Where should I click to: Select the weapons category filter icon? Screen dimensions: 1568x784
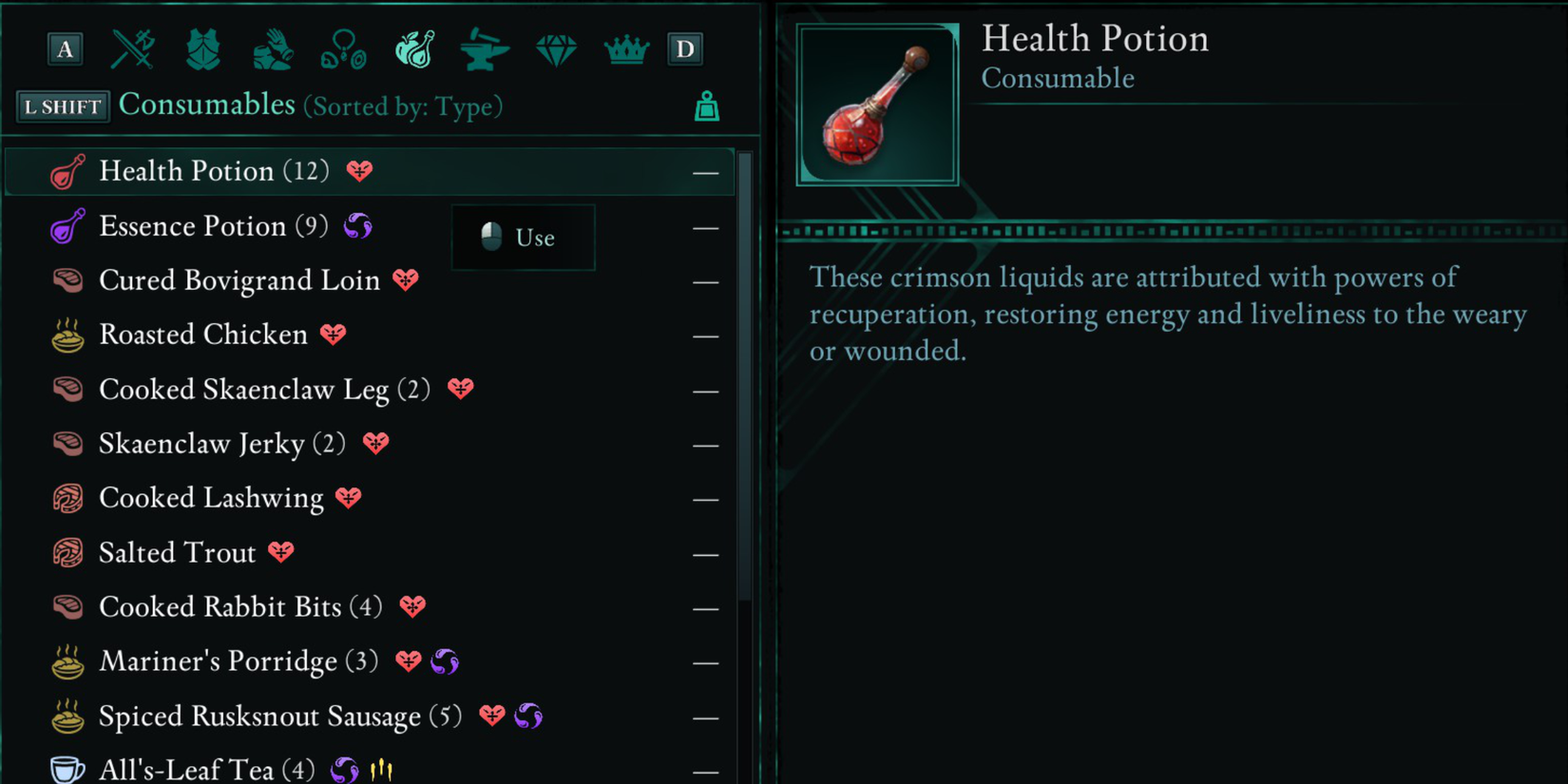132,49
